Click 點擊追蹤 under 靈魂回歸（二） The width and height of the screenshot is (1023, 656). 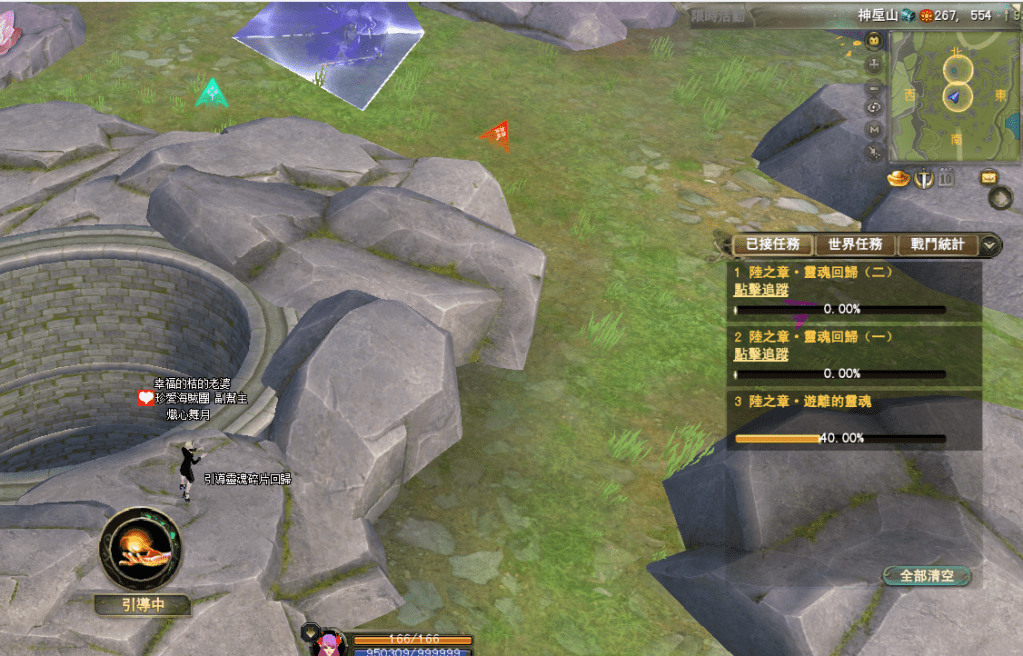click(761, 290)
